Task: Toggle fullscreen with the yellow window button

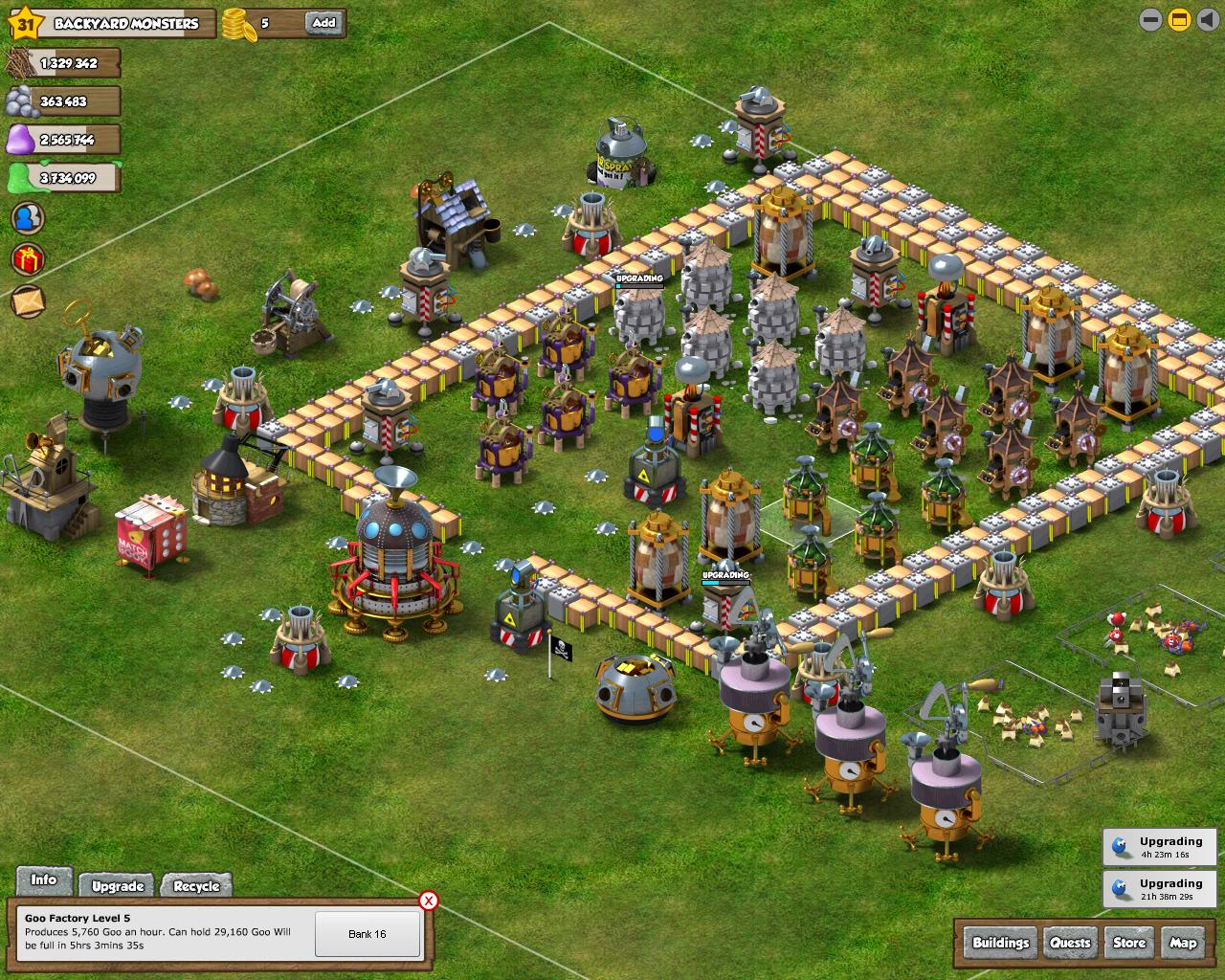Action: coord(1179,19)
